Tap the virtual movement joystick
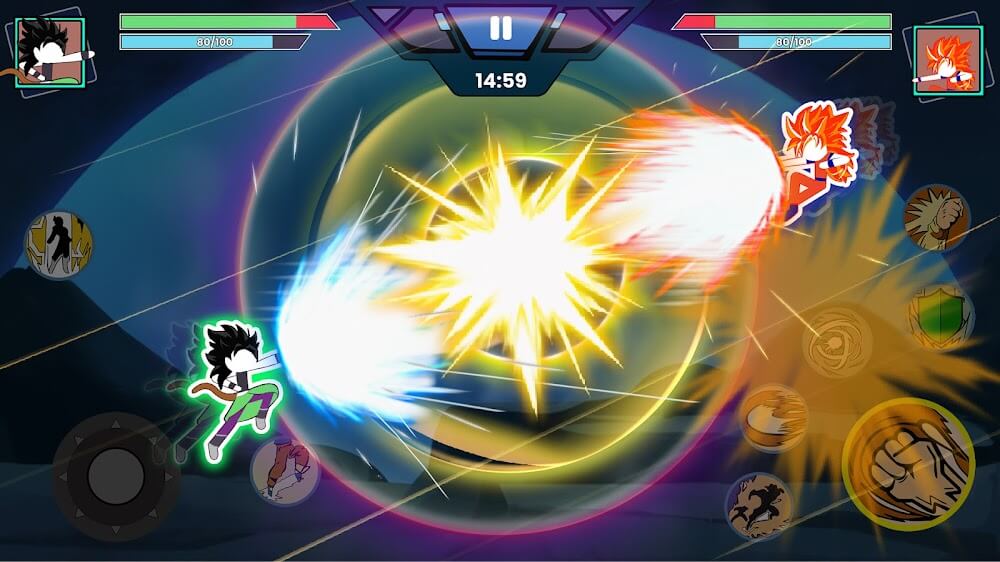 (x=117, y=476)
